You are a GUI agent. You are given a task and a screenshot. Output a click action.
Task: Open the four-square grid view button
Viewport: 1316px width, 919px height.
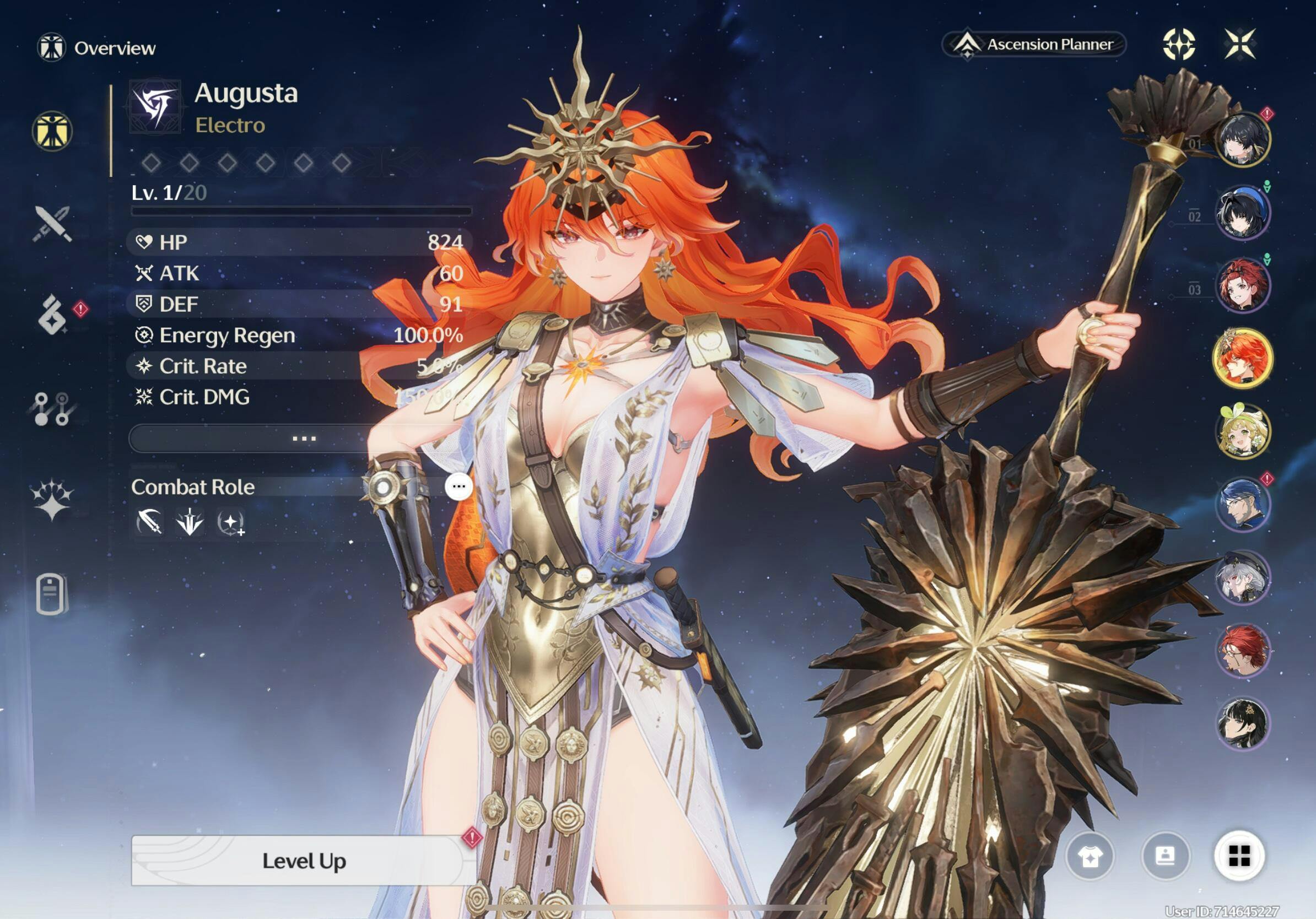(x=1239, y=857)
